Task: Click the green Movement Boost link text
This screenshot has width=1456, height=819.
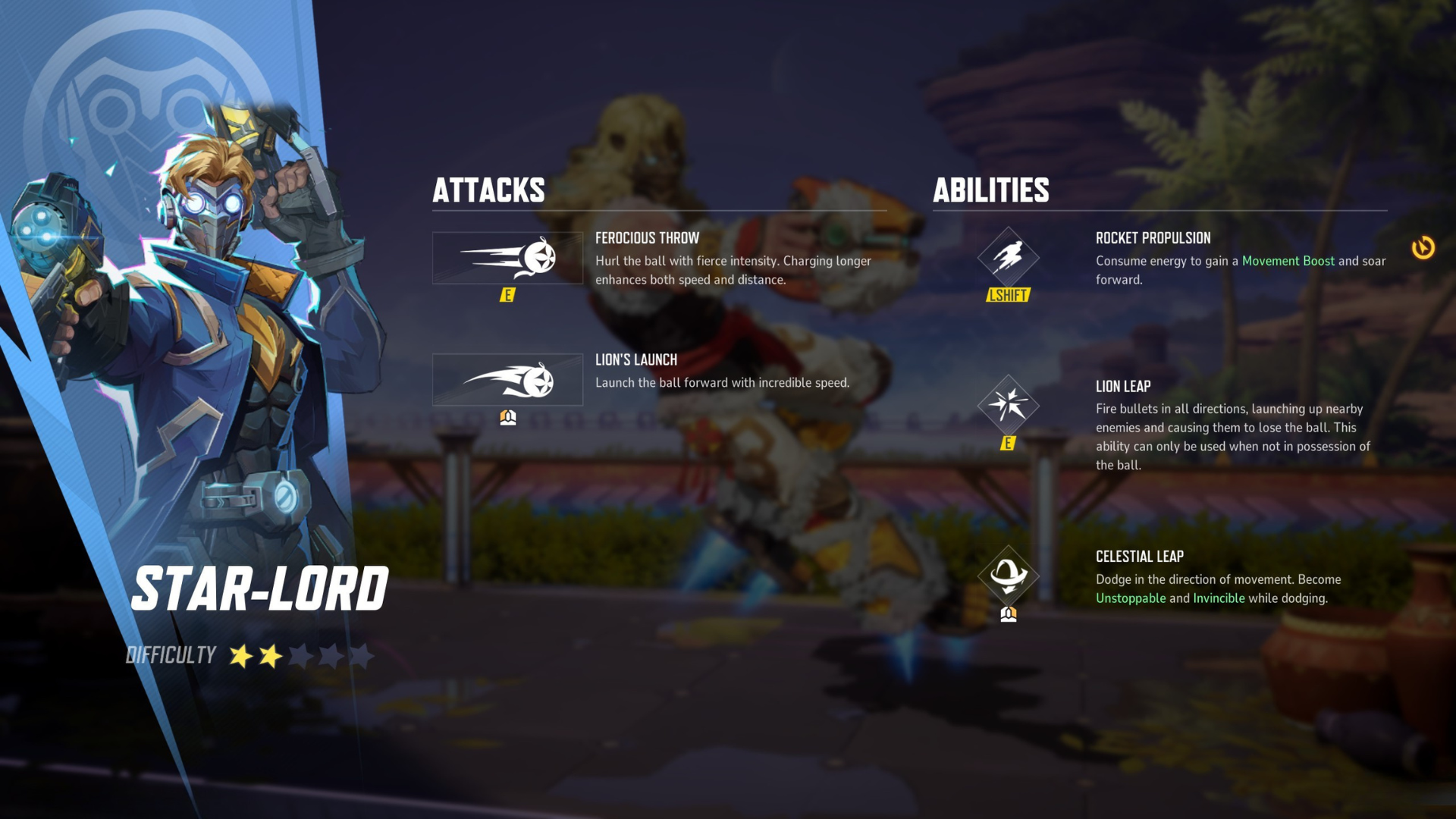Action: (1289, 261)
